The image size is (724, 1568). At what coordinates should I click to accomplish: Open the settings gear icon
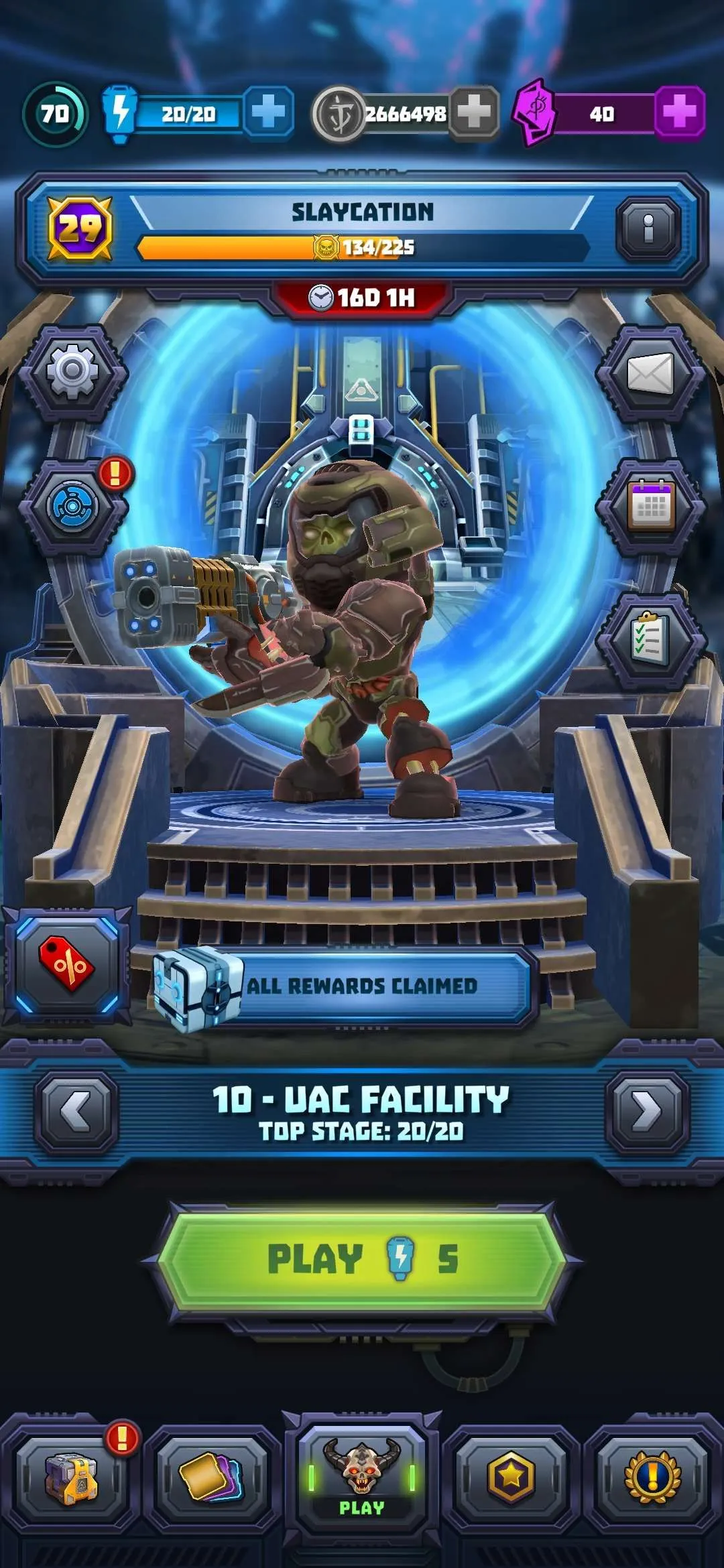point(72,372)
